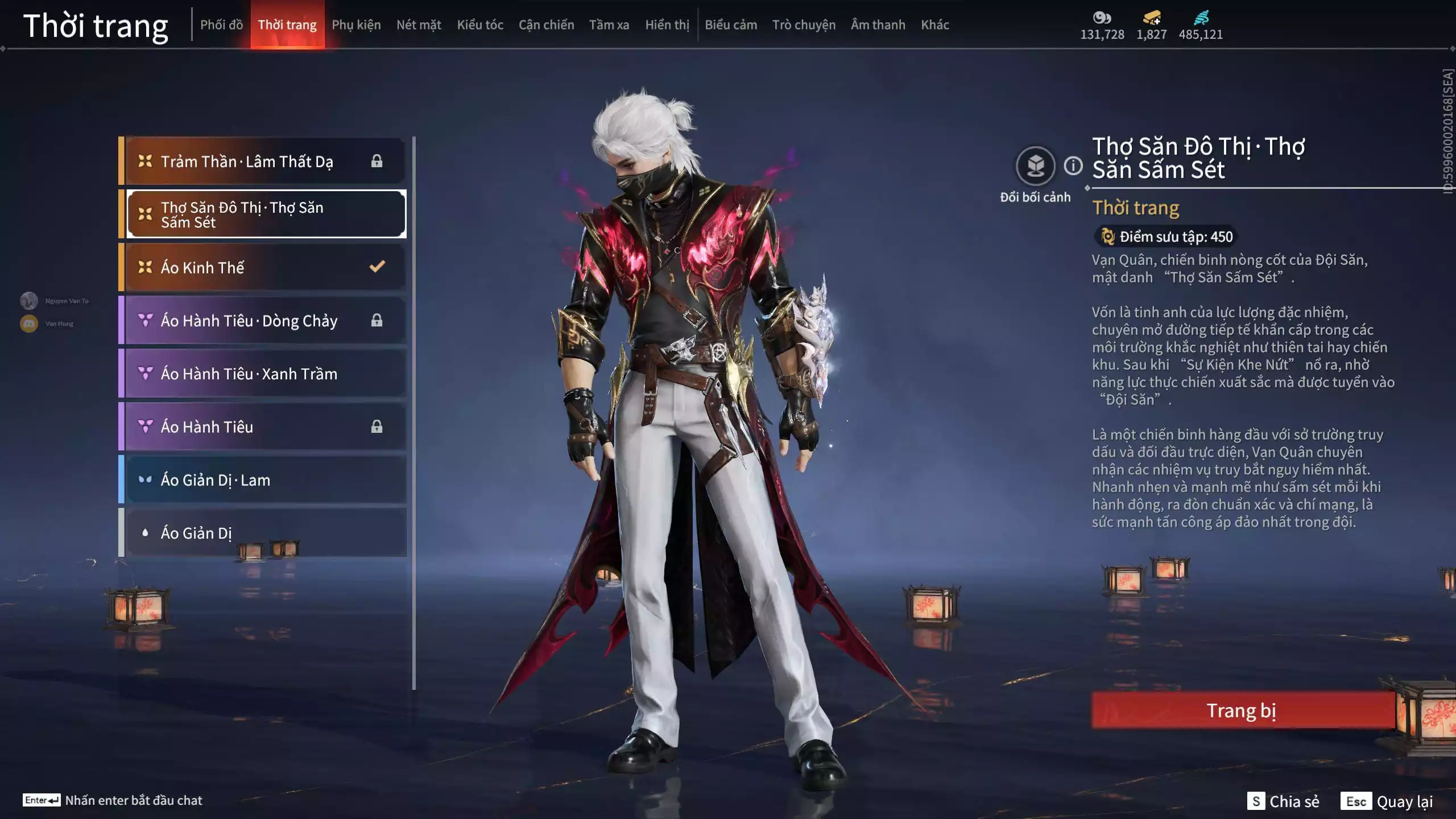
Task: Open the Trò chuyện tab
Action: pos(804,25)
